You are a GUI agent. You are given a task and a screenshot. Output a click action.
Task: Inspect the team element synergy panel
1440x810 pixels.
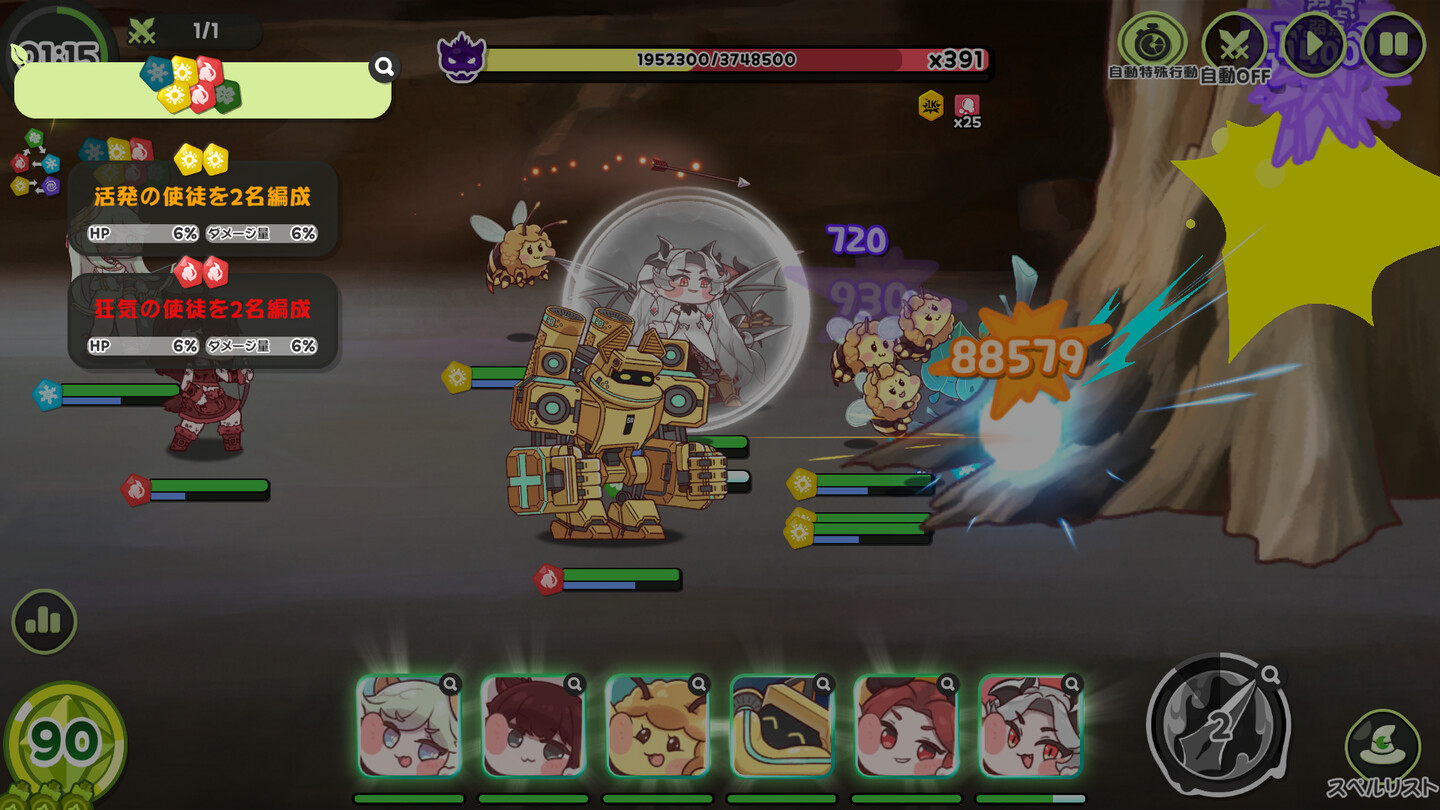[x=202, y=90]
